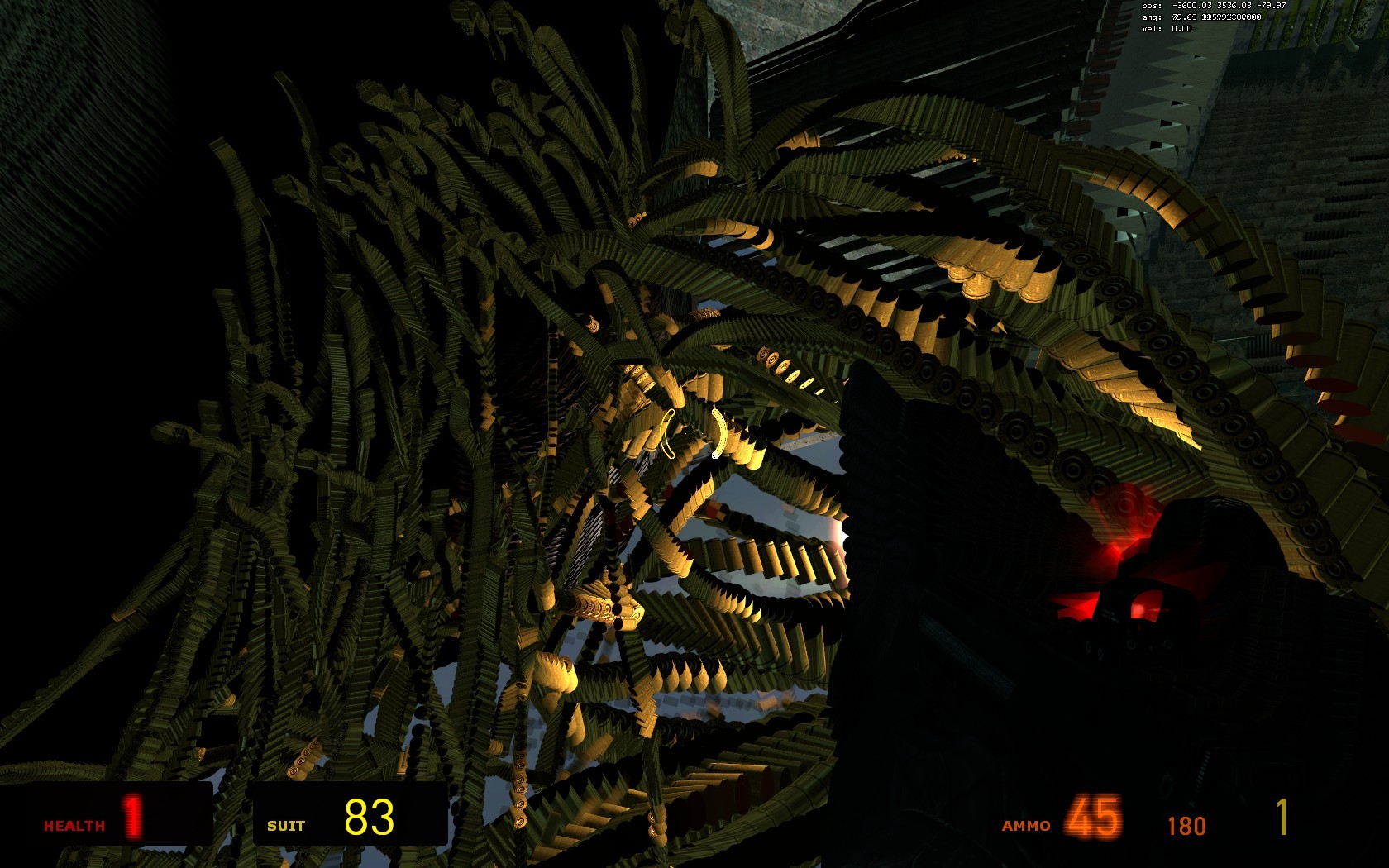The width and height of the screenshot is (1389, 868).
Task: Click the HEALTH label on the HUD
Action: pyautogui.click(x=73, y=825)
